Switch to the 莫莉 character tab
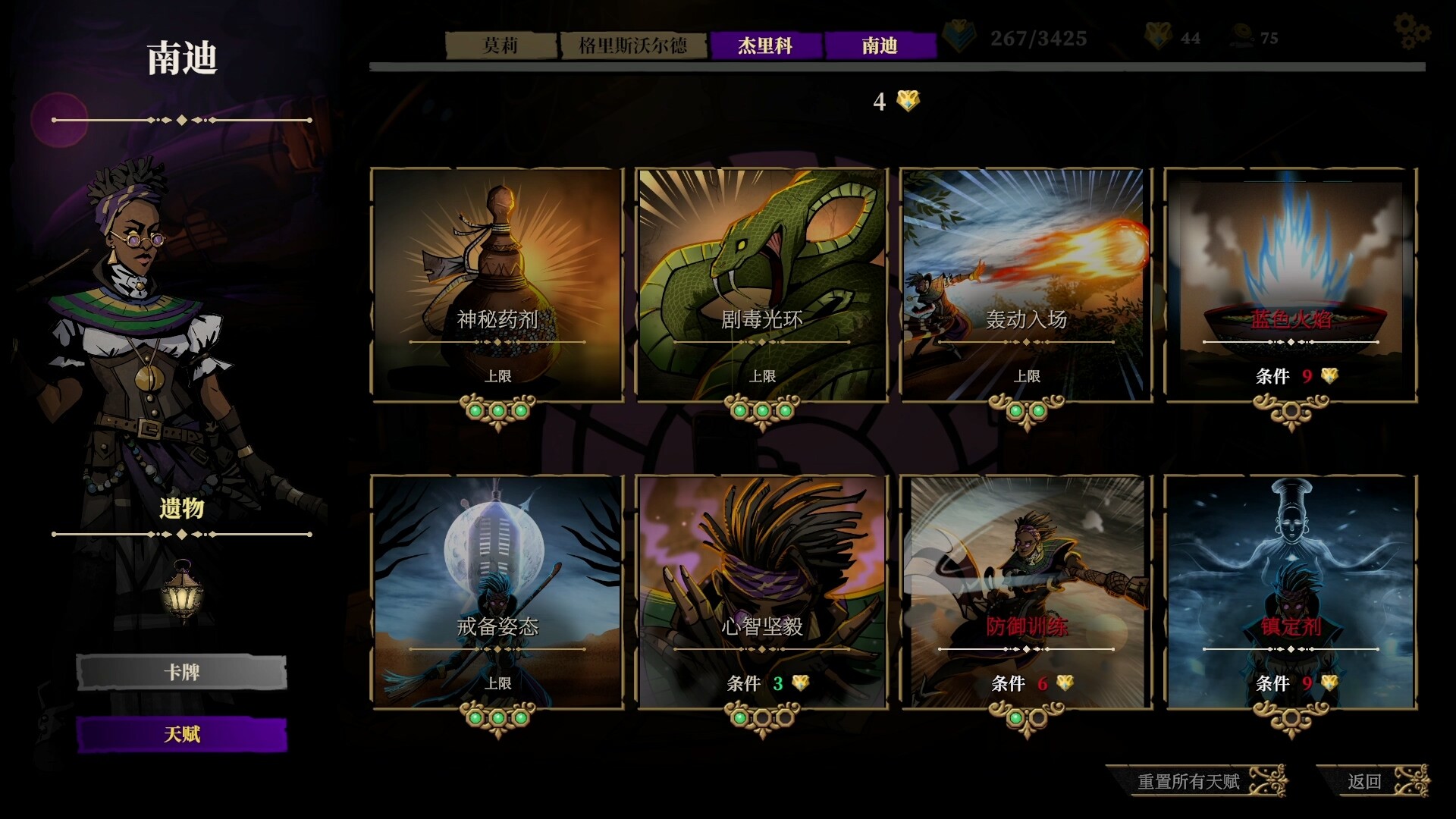Image resolution: width=1456 pixels, height=819 pixels. click(500, 45)
